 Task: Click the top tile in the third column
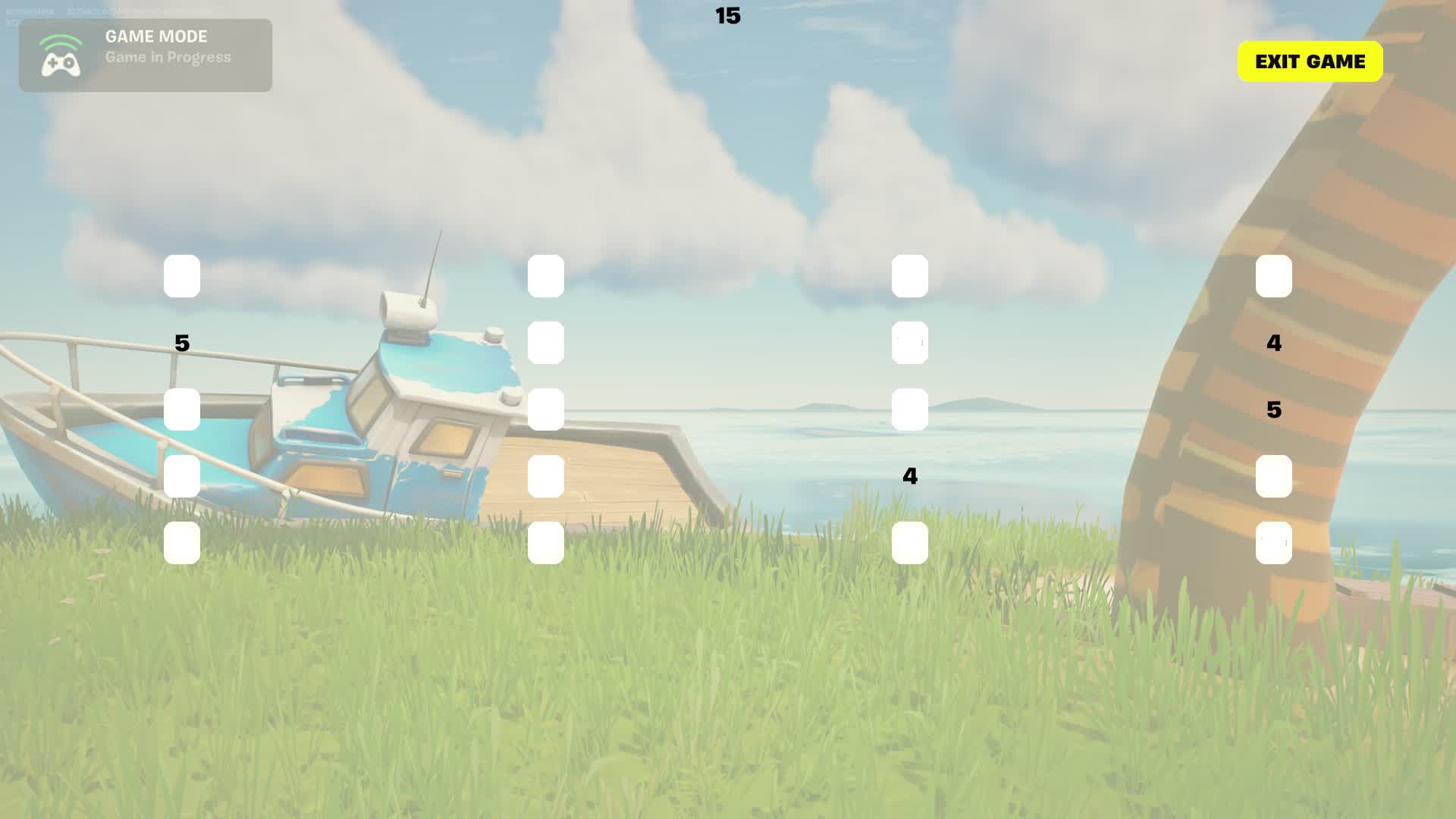coord(910,277)
